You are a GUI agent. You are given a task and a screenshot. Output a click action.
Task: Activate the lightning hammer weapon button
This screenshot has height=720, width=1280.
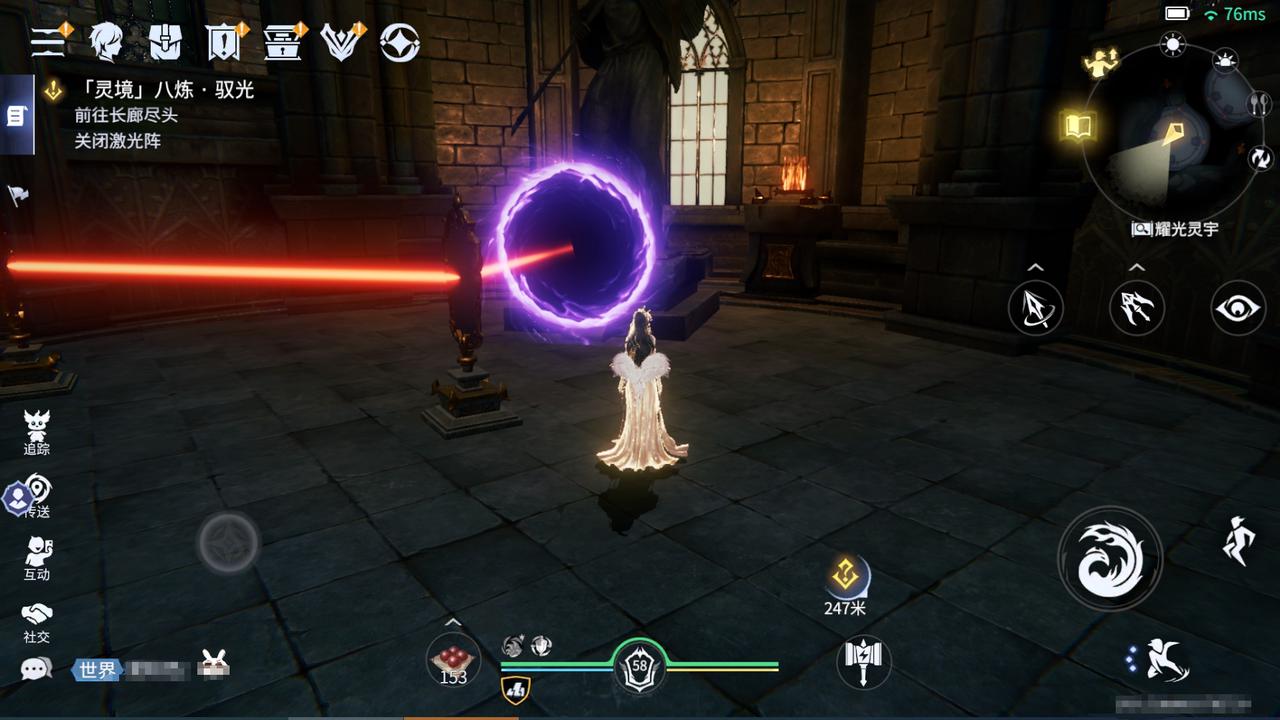[x=863, y=660]
